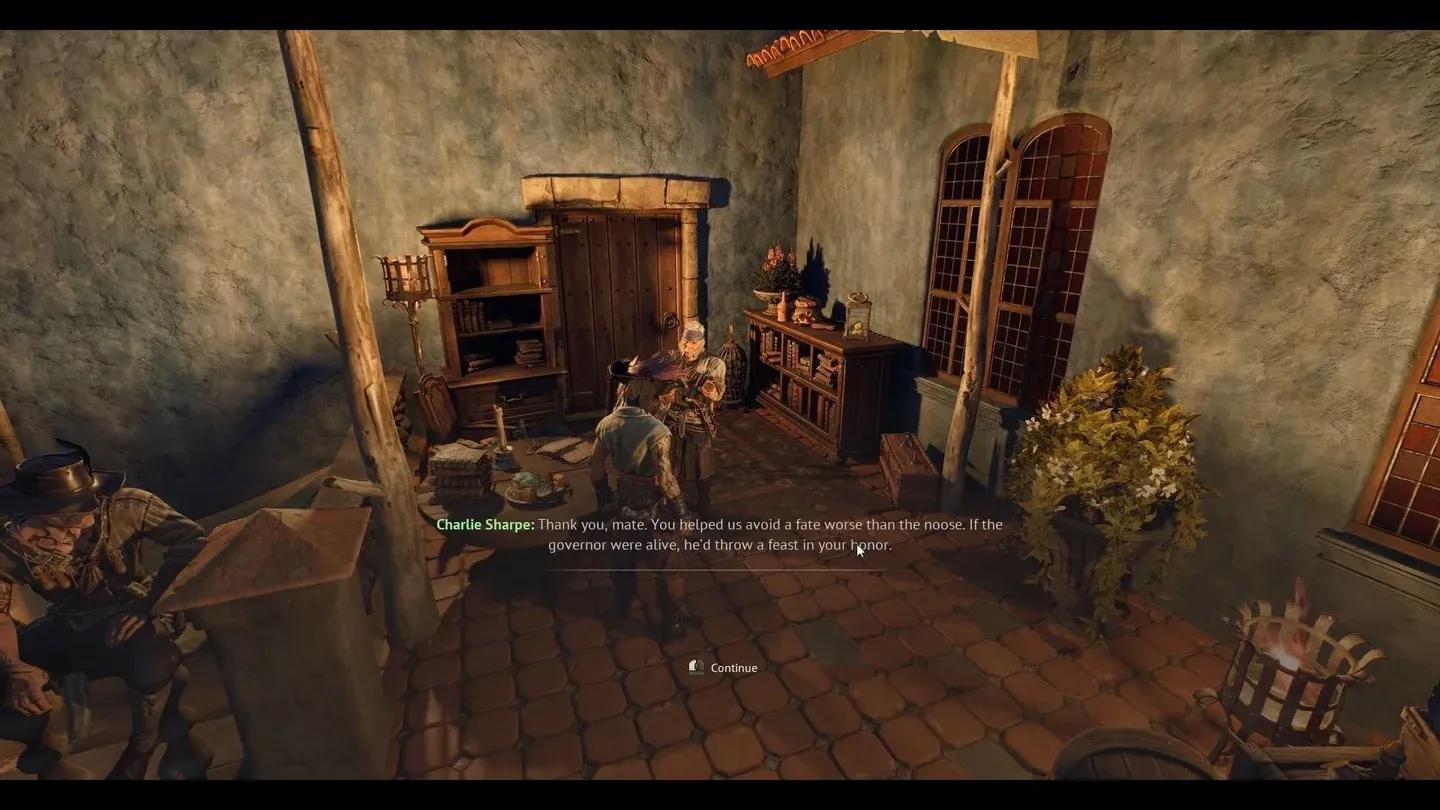Click the dialogue text about the governor
The height and width of the screenshot is (810, 1440).
[720, 545]
